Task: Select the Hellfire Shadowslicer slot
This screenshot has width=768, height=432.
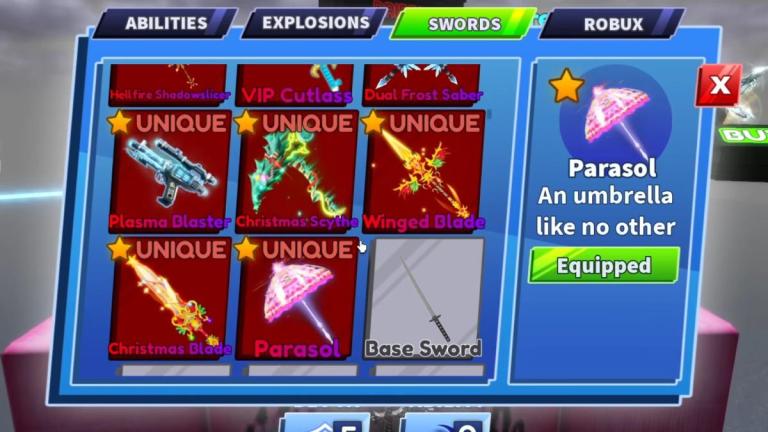Action: [169, 84]
